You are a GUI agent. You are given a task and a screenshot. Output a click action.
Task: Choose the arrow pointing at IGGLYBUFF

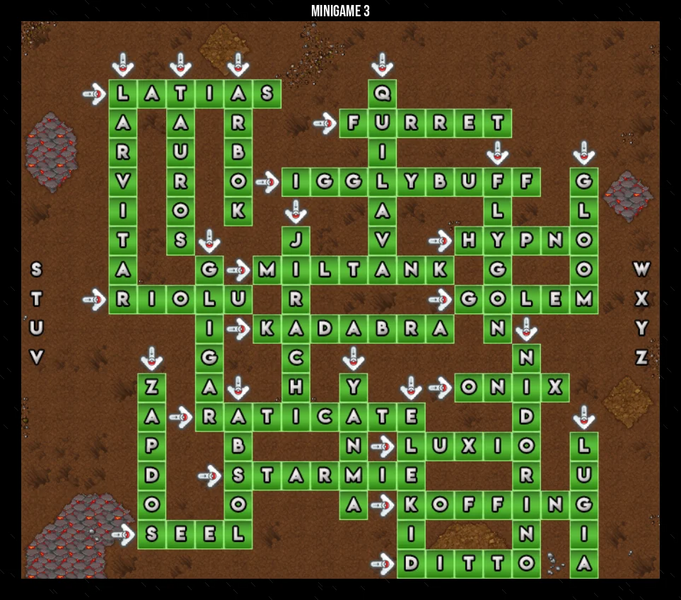267,182
